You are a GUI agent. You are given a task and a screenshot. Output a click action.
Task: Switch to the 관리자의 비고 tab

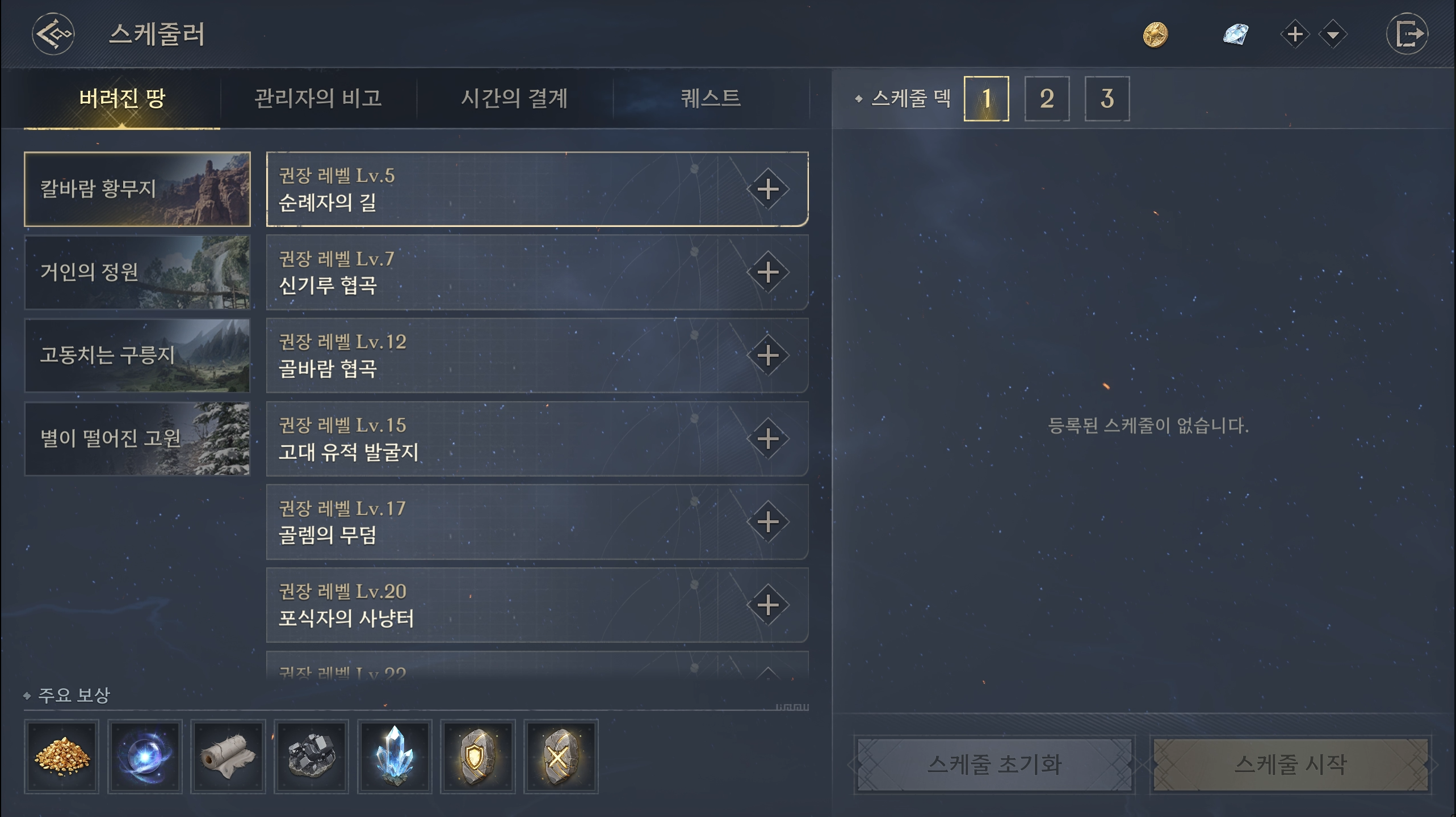pos(318,98)
